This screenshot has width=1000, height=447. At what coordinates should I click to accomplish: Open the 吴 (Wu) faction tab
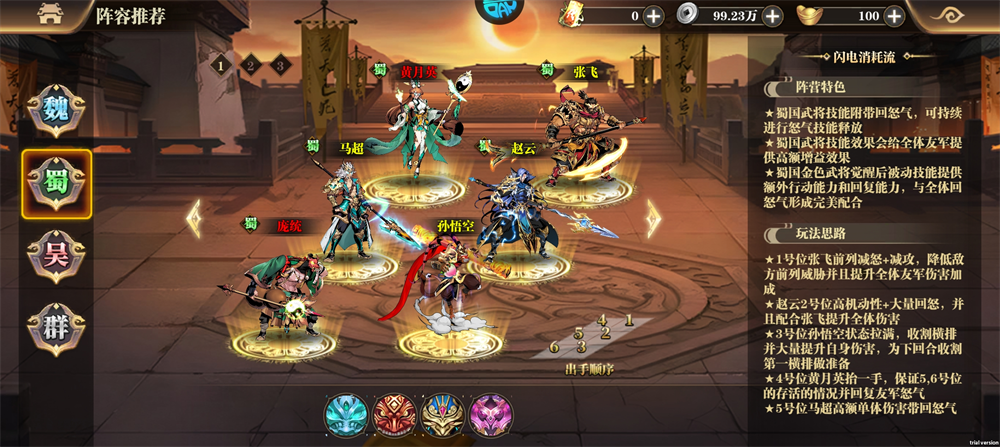[56, 256]
